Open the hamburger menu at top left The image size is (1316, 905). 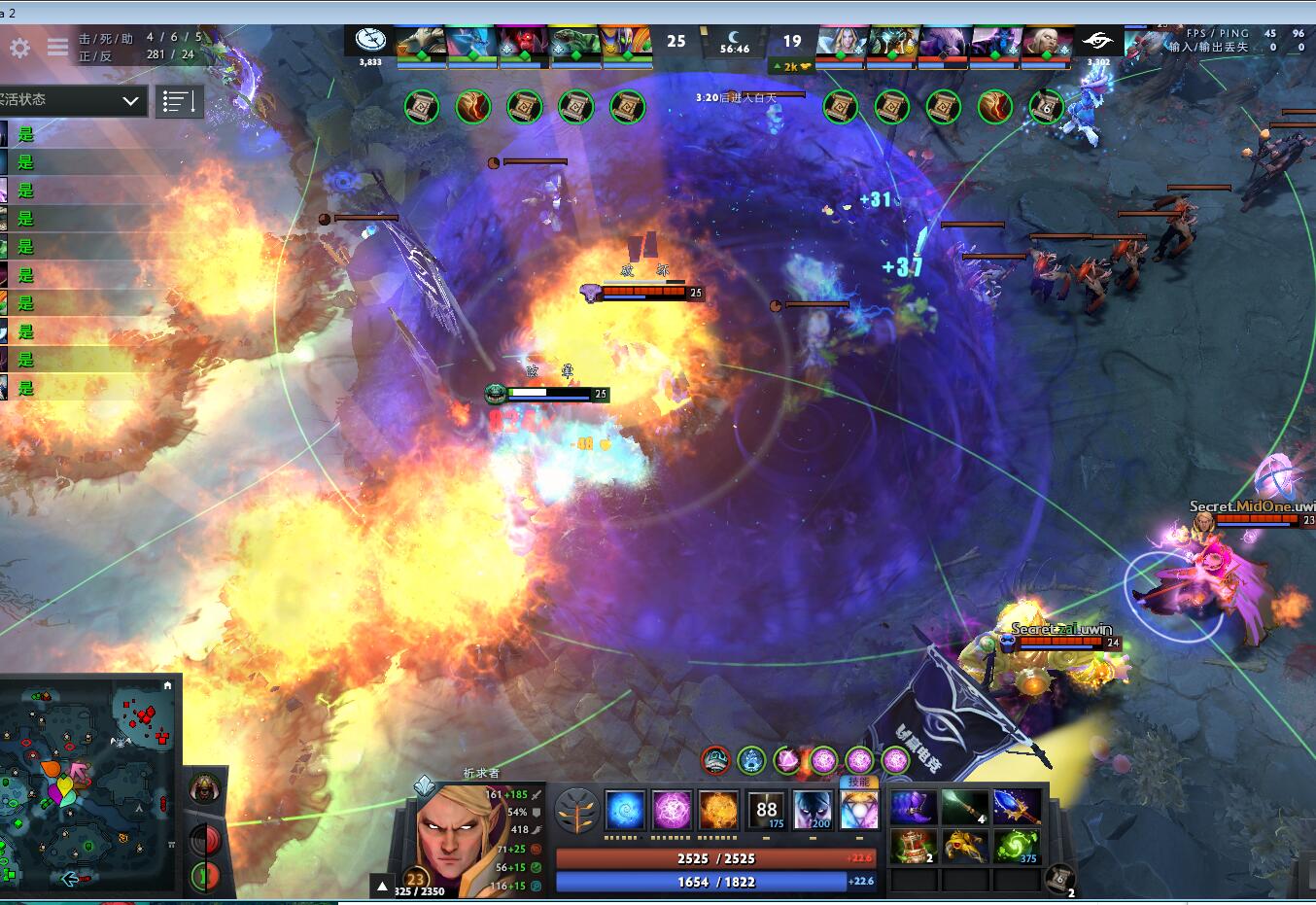click(55, 48)
